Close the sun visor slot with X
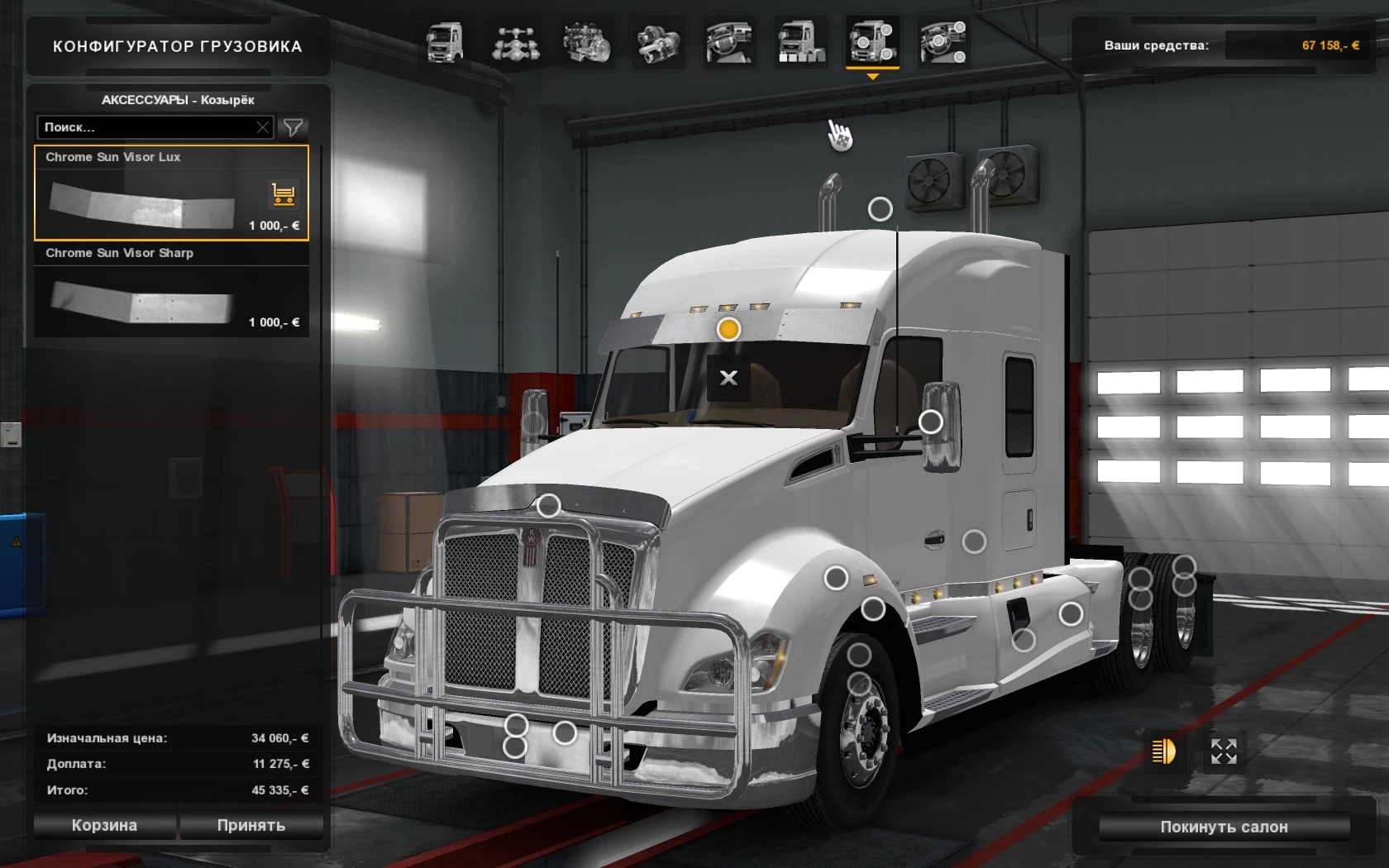1389x868 pixels. click(728, 378)
